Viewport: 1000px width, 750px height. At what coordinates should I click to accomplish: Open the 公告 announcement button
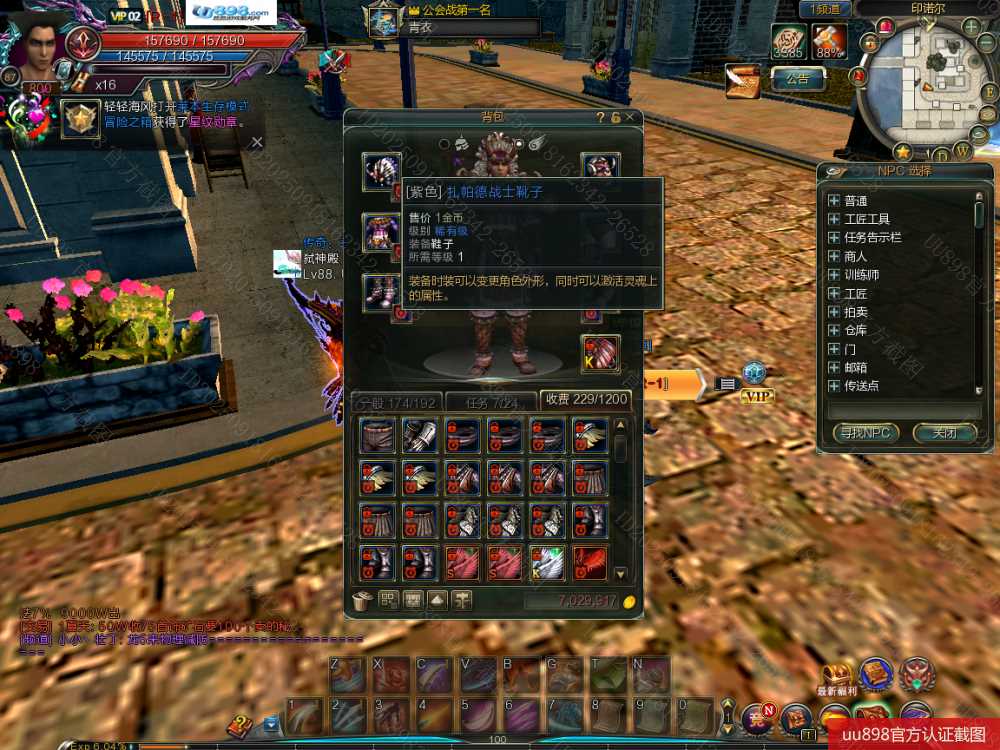(x=797, y=78)
